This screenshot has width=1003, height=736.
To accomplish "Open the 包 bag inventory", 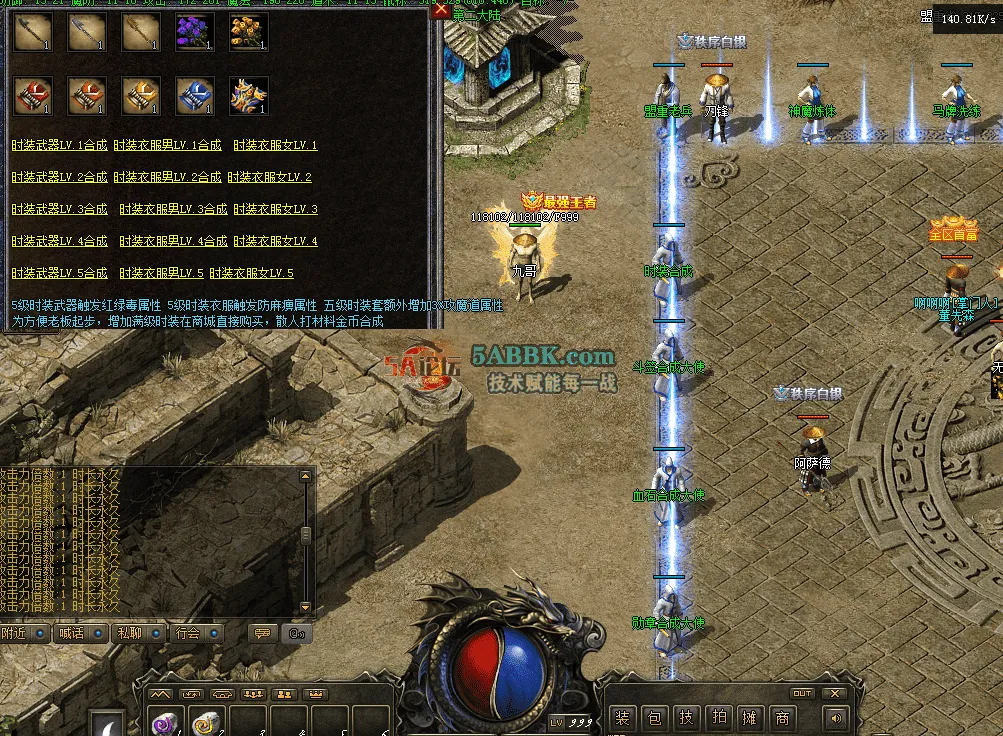I will point(654,717).
